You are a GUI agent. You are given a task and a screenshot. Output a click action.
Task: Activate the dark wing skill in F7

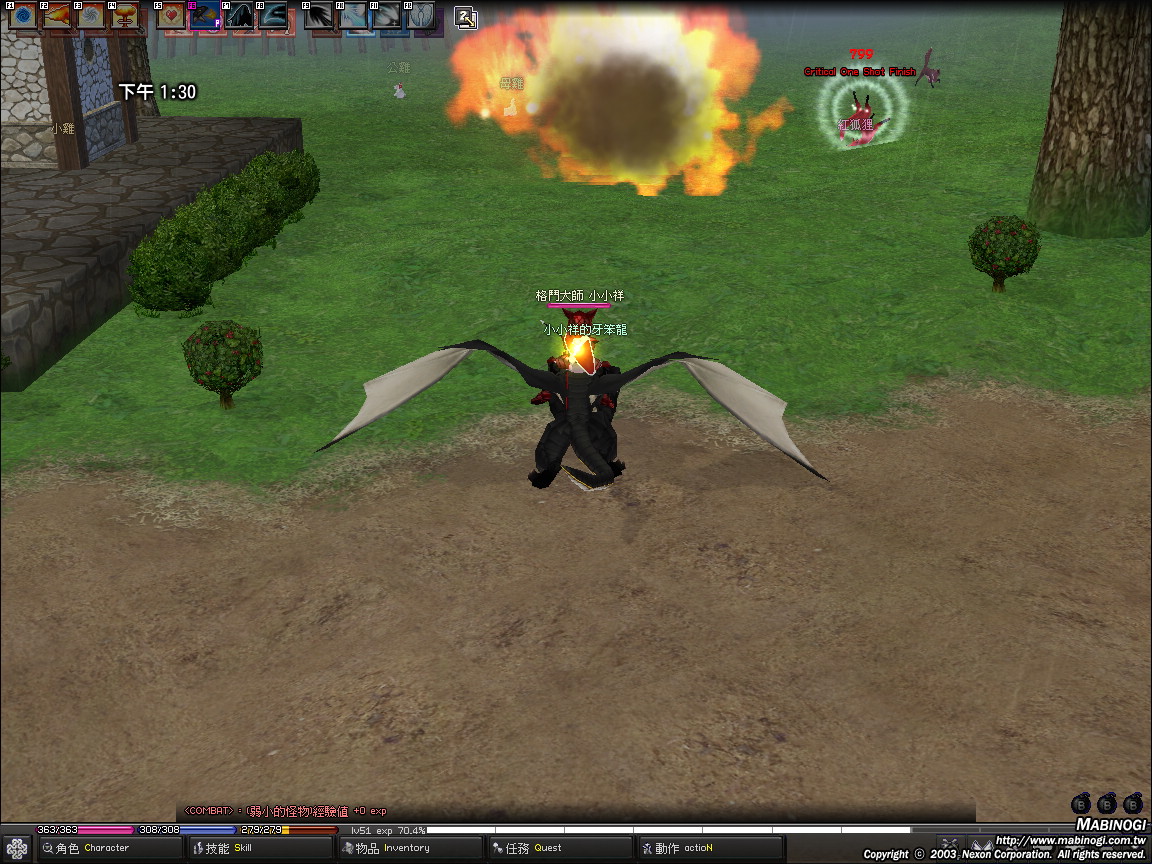point(239,16)
